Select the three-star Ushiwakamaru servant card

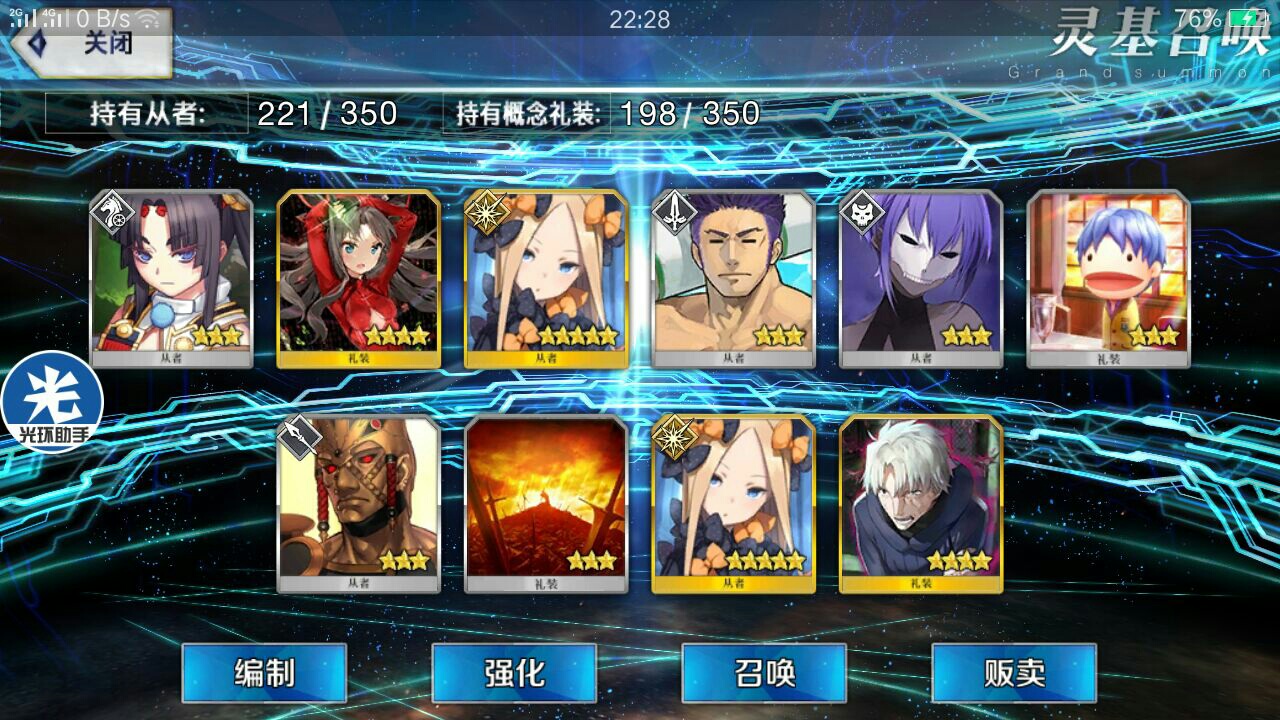pyautogui.click(x=171, y=278)
